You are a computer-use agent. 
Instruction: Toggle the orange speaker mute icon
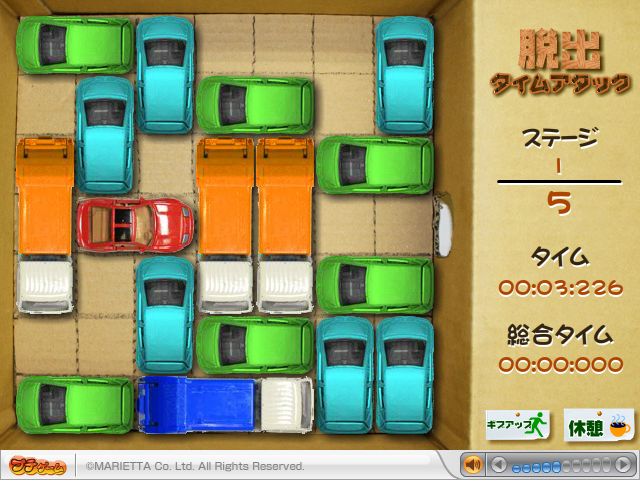[x=472, y=465]
